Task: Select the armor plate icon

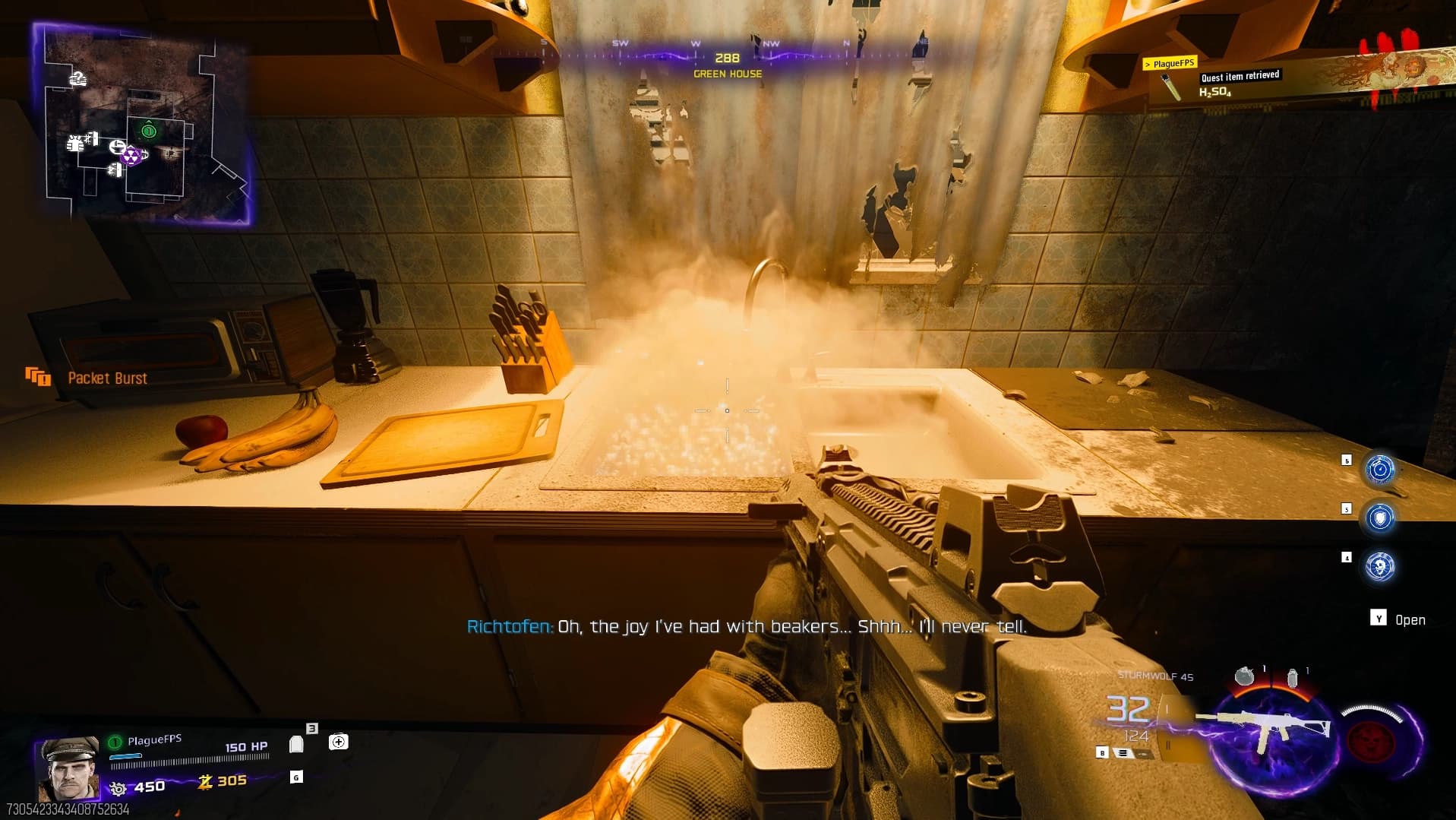Action: 296,744
